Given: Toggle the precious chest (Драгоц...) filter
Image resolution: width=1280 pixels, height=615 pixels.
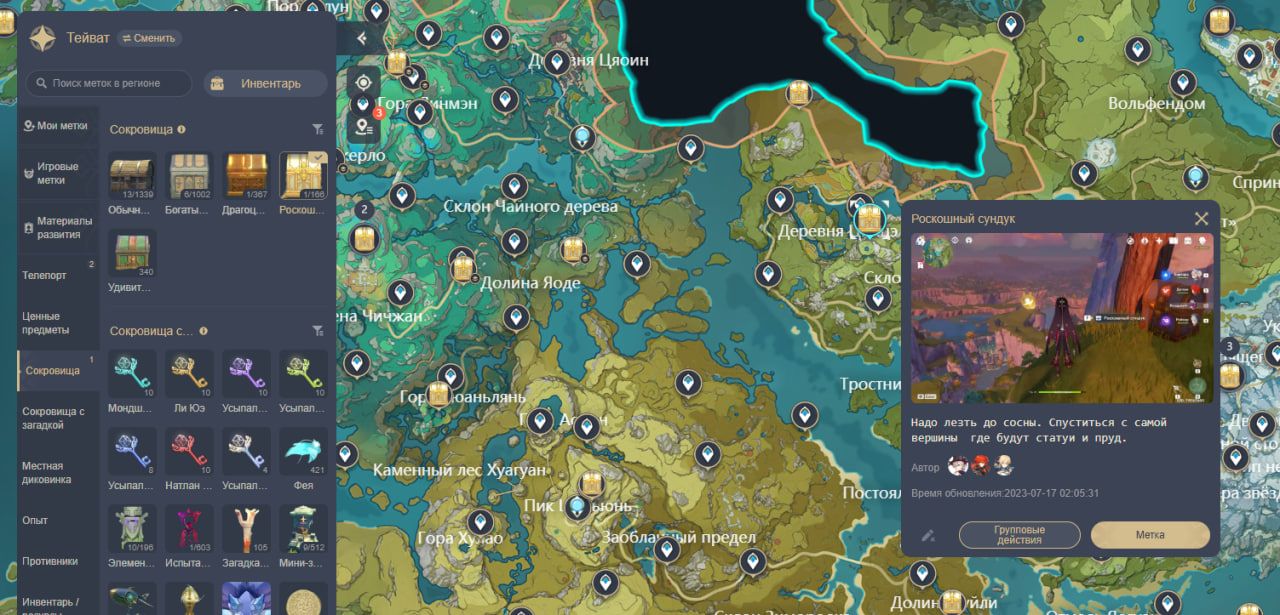Looking at the screenshot, I should pyautogui.click(x=246, y=177).
